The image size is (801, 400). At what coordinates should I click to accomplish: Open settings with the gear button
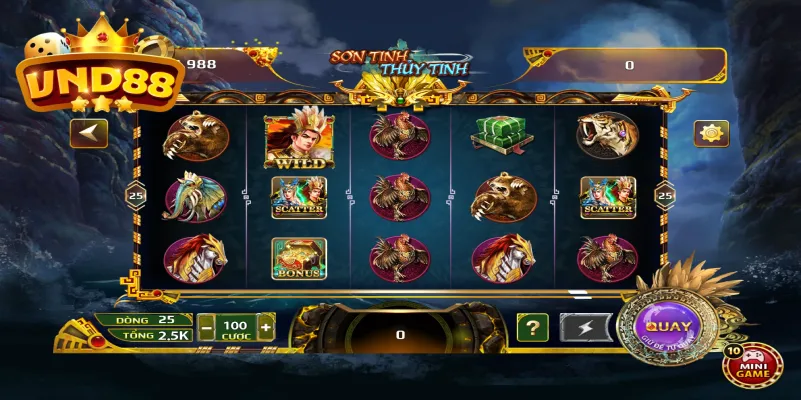pos(711,133)
